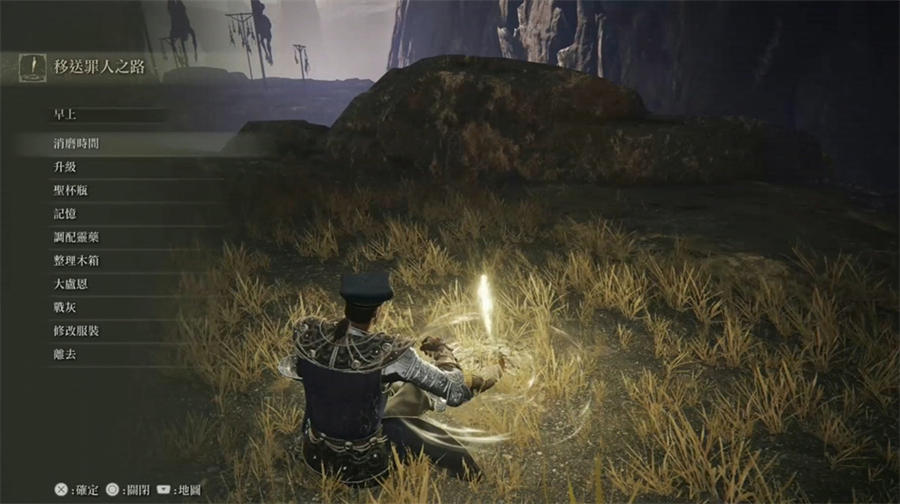Screen dimensions: 900x504
Task: Select 消磨時間 (Pass time) menu entry
Action: pos(76,143)
